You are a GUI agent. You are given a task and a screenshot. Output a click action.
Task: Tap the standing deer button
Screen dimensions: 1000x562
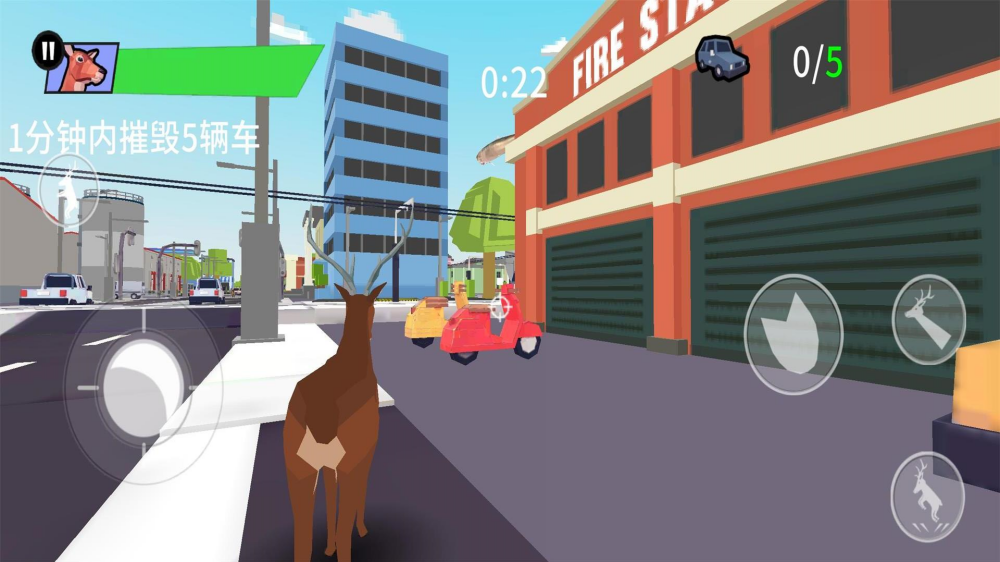(68, 191)
